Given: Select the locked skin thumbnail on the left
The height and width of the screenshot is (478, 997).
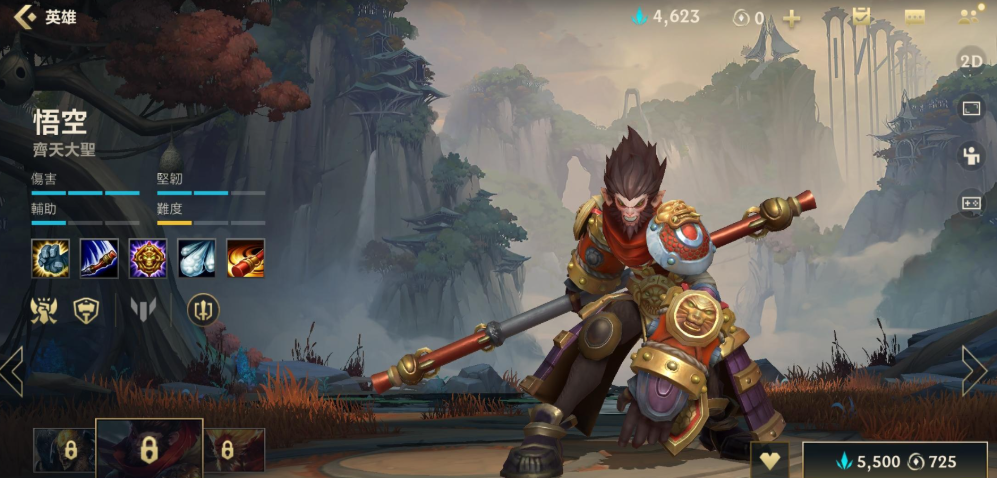Looking at the screenshot, I should [x=64, y=450].
